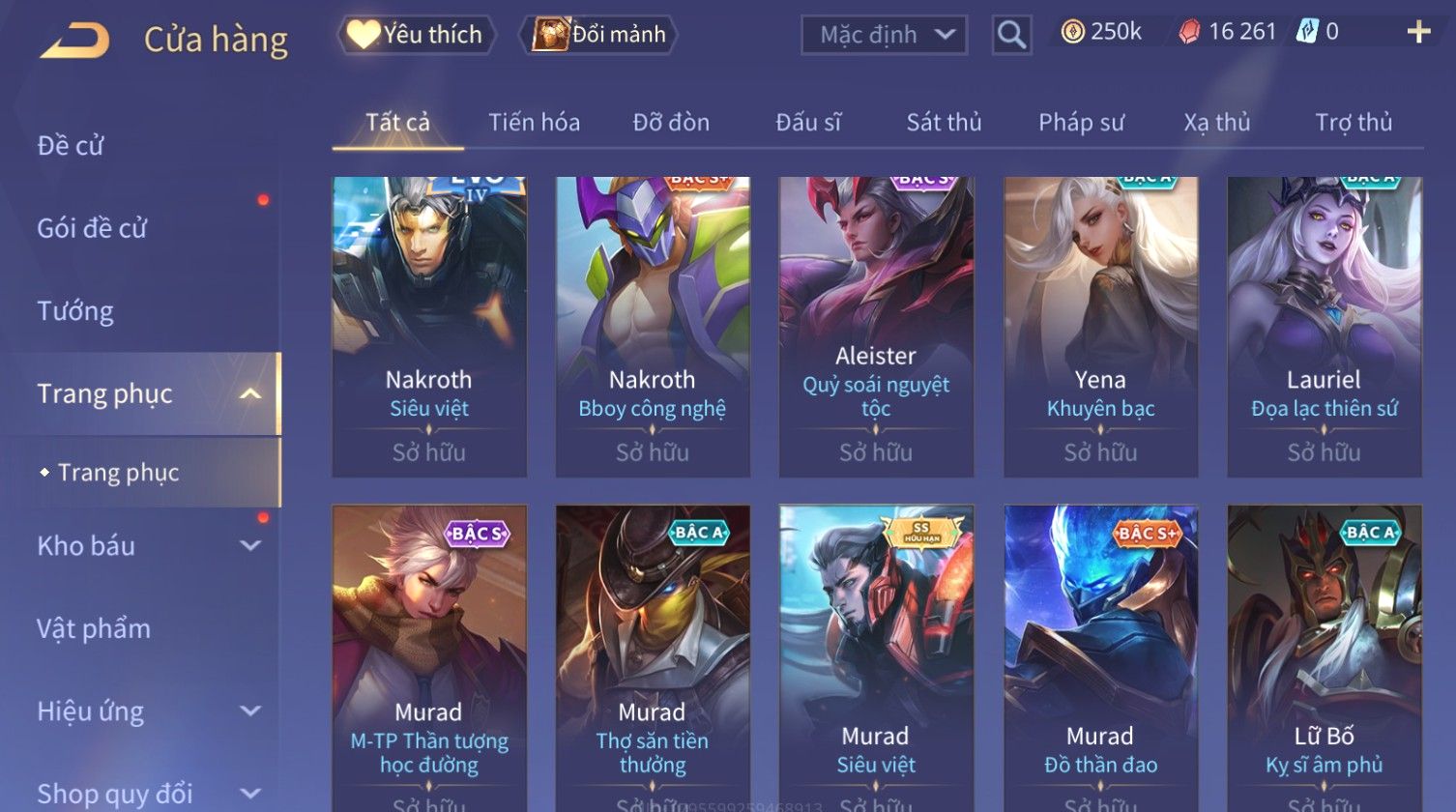Image resolution: width=1456 pixels, height=812 pixels.
Task: Click the magnifying glass search button
Action: click(x=1011, y=35)
